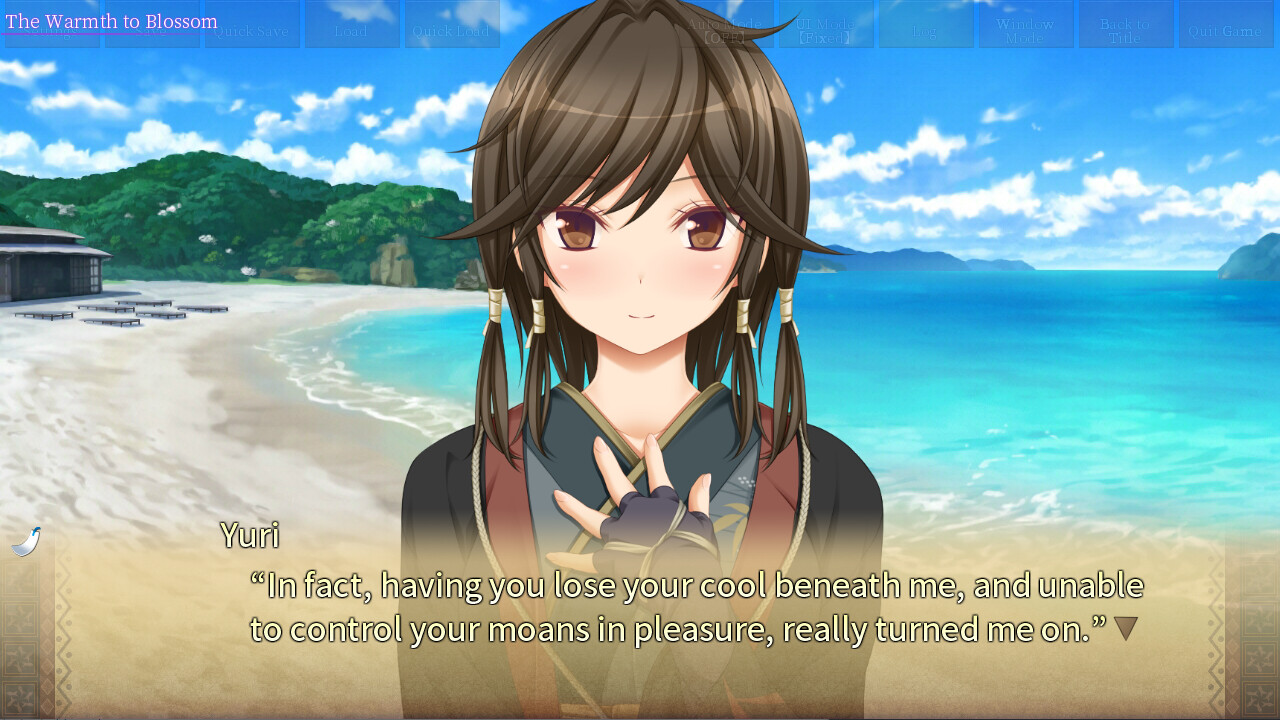Click Quit Game

coord(1226,25)
